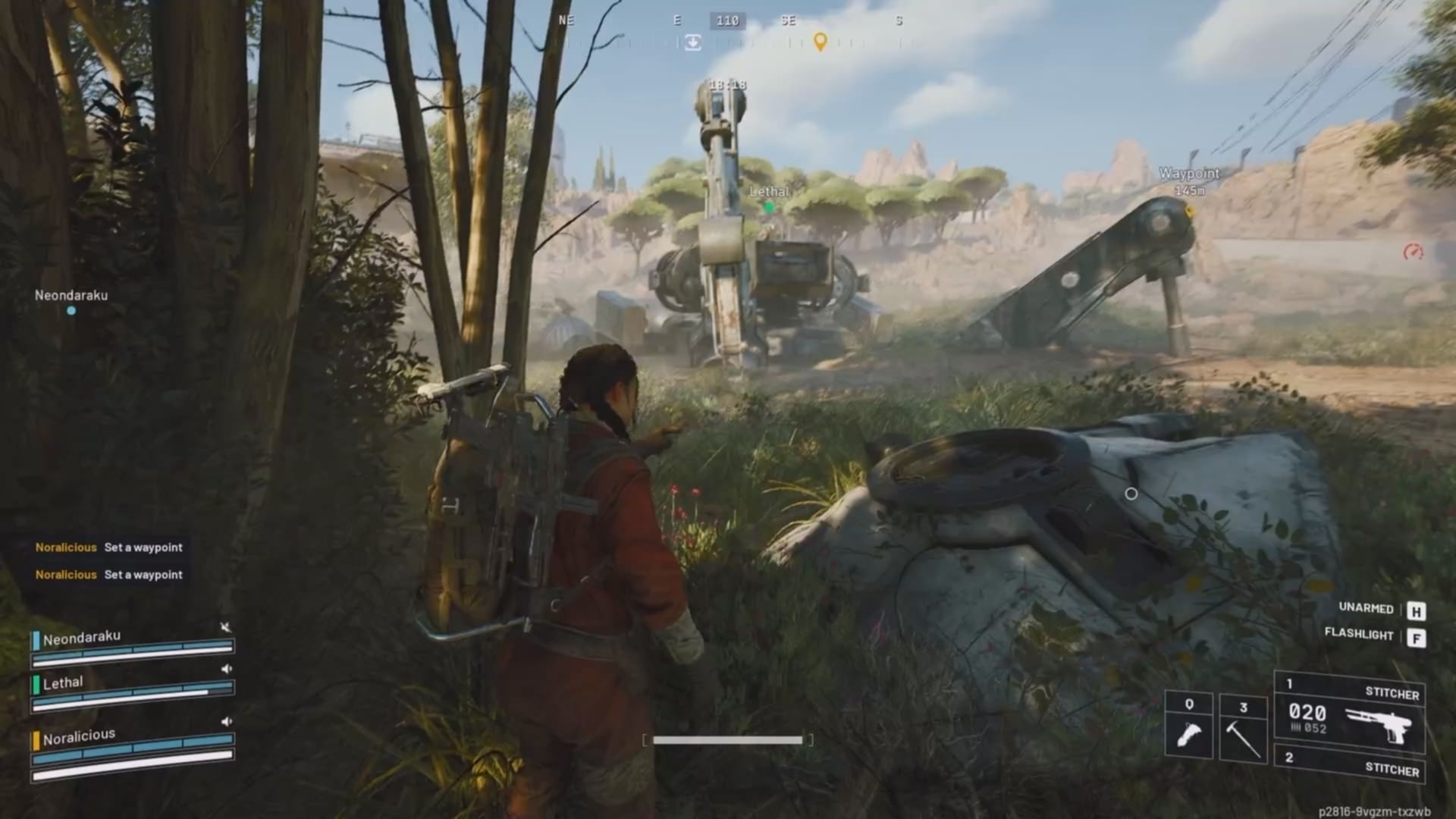Mute Lethal's voice channel
1456x819 pixels.
pos(226,669)
